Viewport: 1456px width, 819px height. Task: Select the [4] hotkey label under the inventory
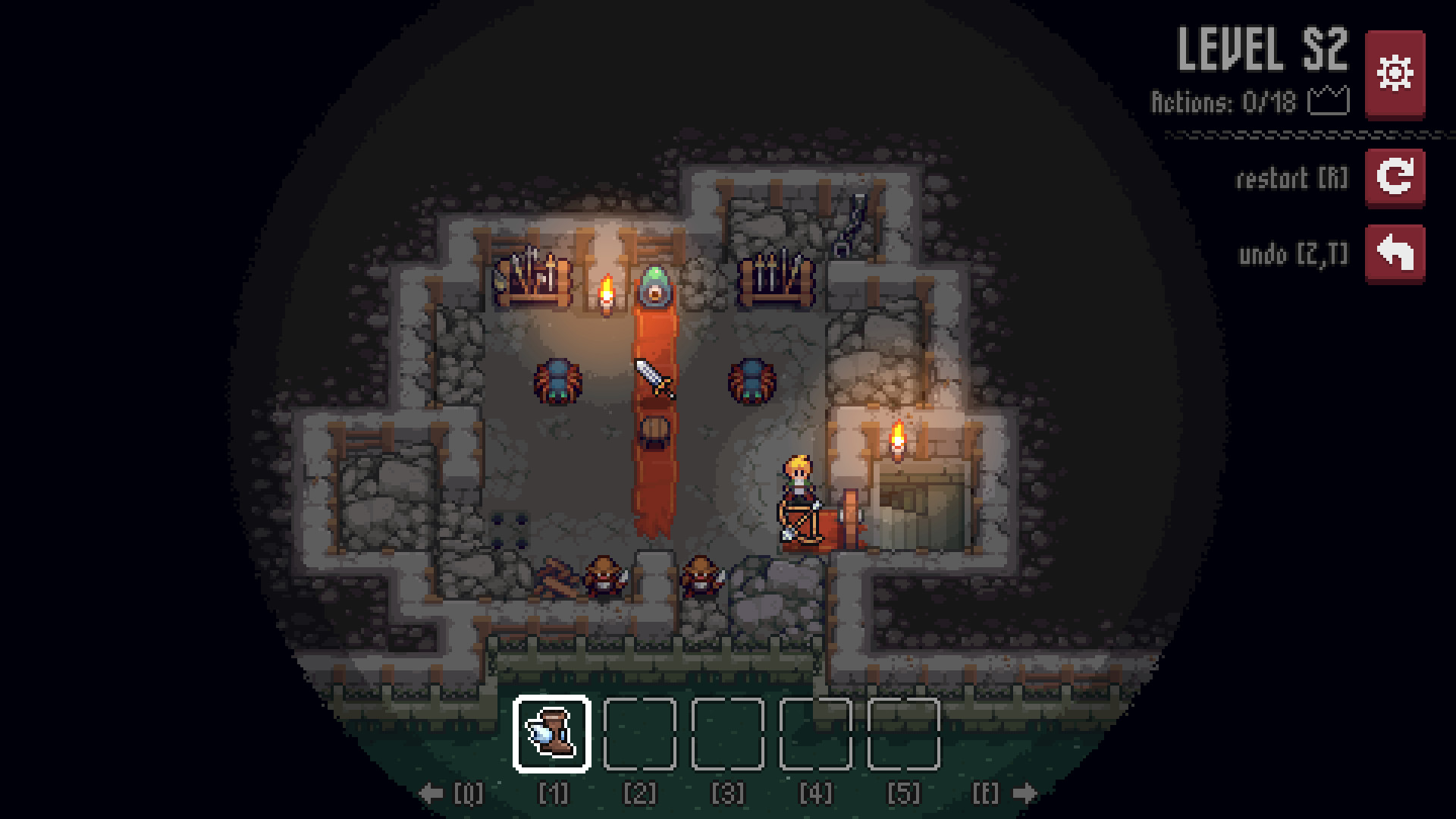[815, 793]
